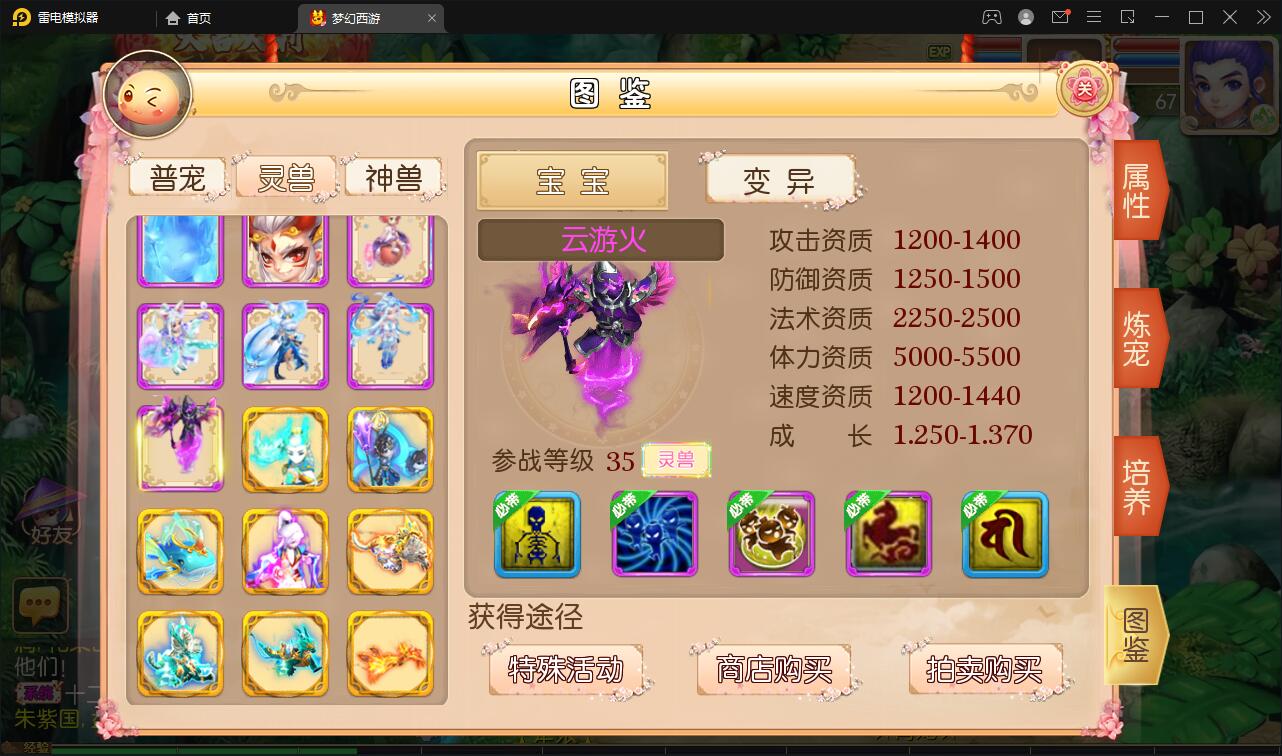Click the three imps skill icon
The height and width of the screenshot is (756, 1282).
[770, 535]
